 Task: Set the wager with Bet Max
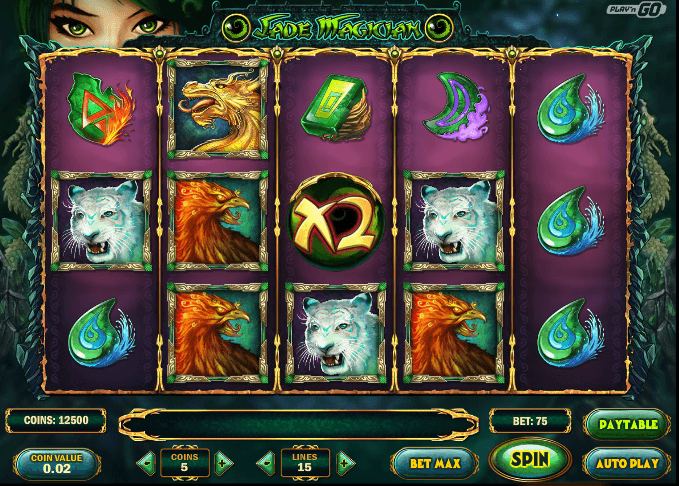(434, 462)
